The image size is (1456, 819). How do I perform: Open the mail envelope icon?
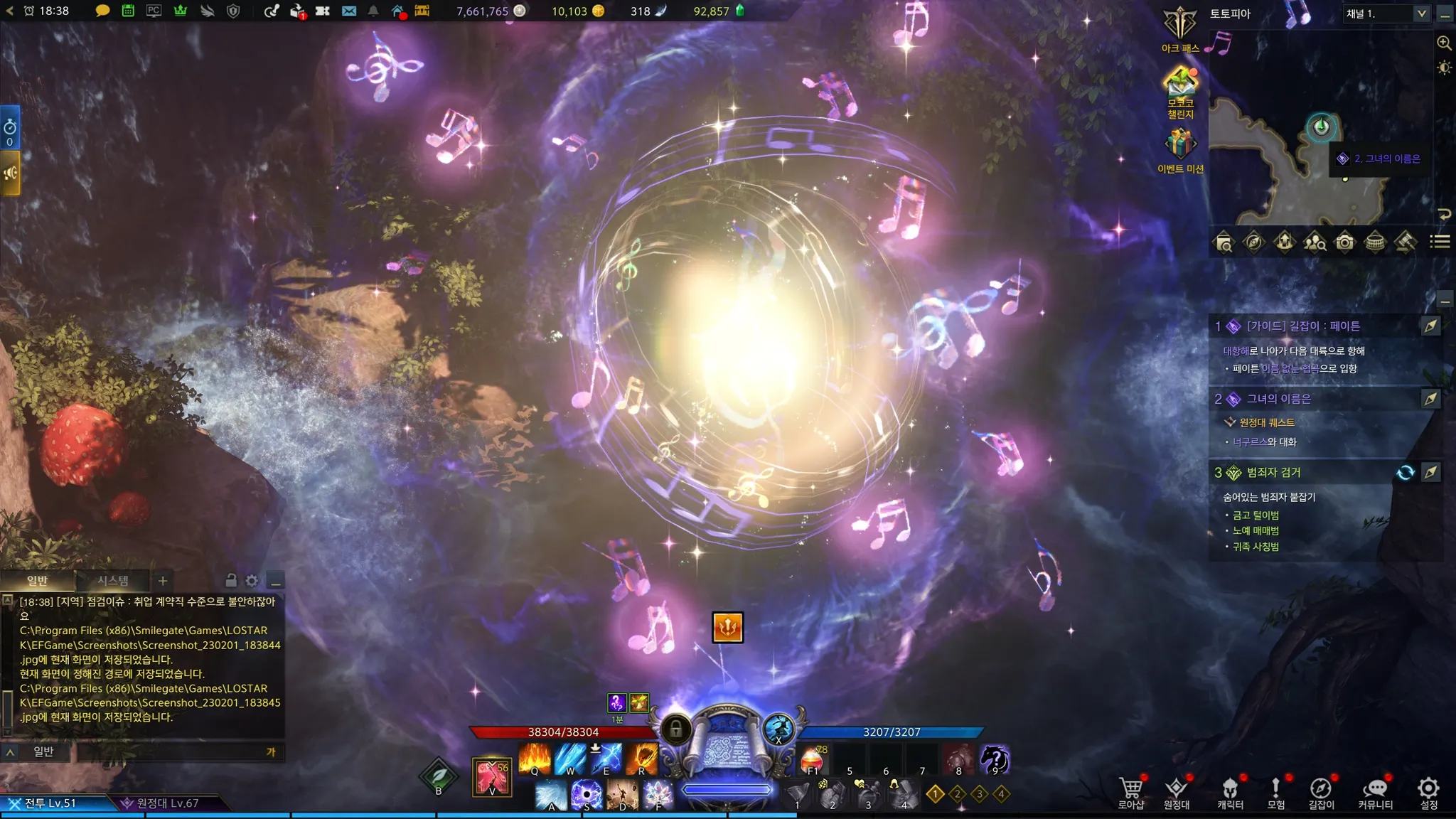pos(349,11)
